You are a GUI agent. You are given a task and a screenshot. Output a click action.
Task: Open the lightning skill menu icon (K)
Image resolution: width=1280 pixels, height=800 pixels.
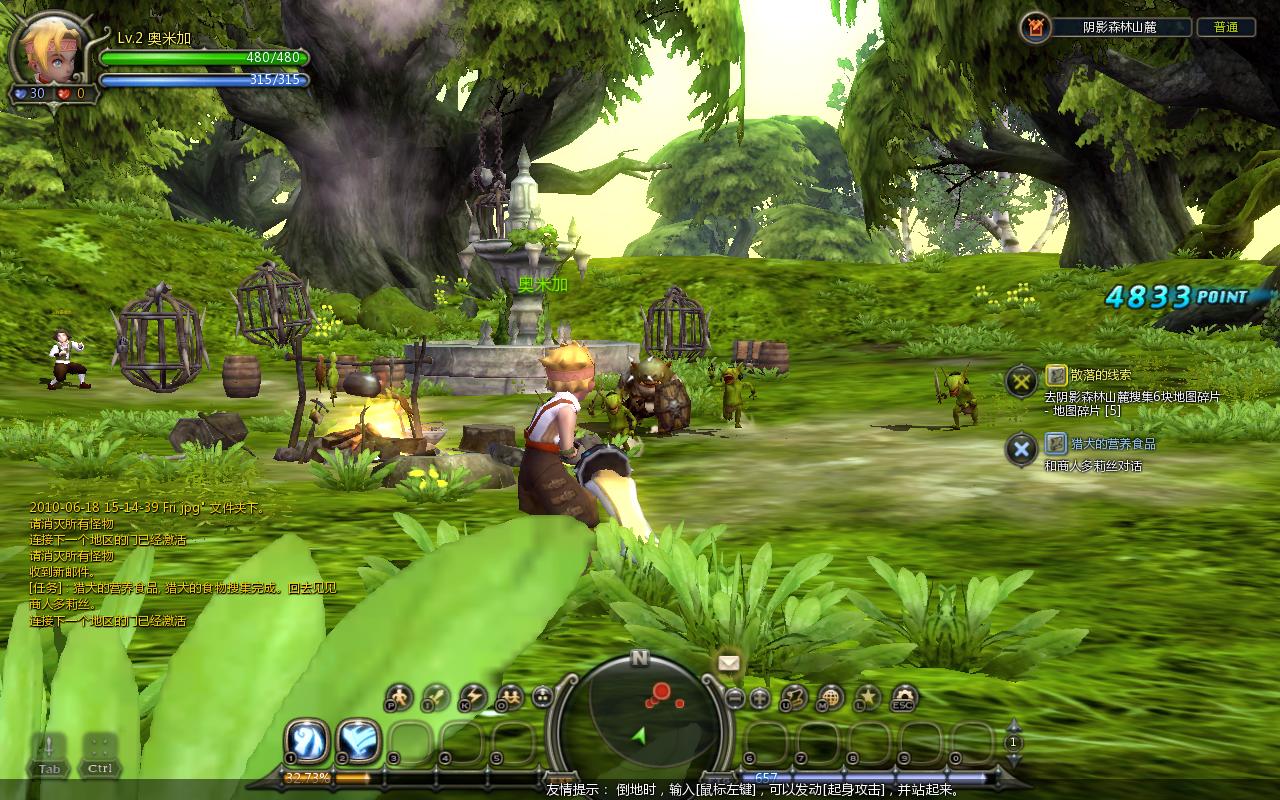473,696
